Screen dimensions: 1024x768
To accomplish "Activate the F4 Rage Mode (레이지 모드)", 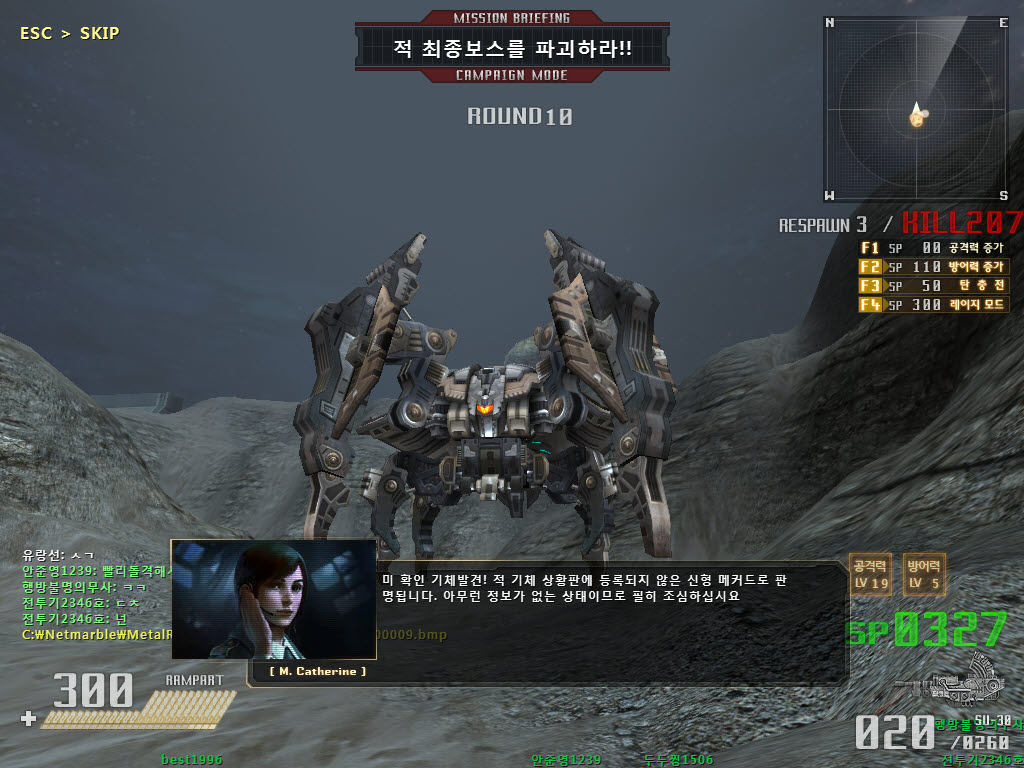I will tap(931, 305).
